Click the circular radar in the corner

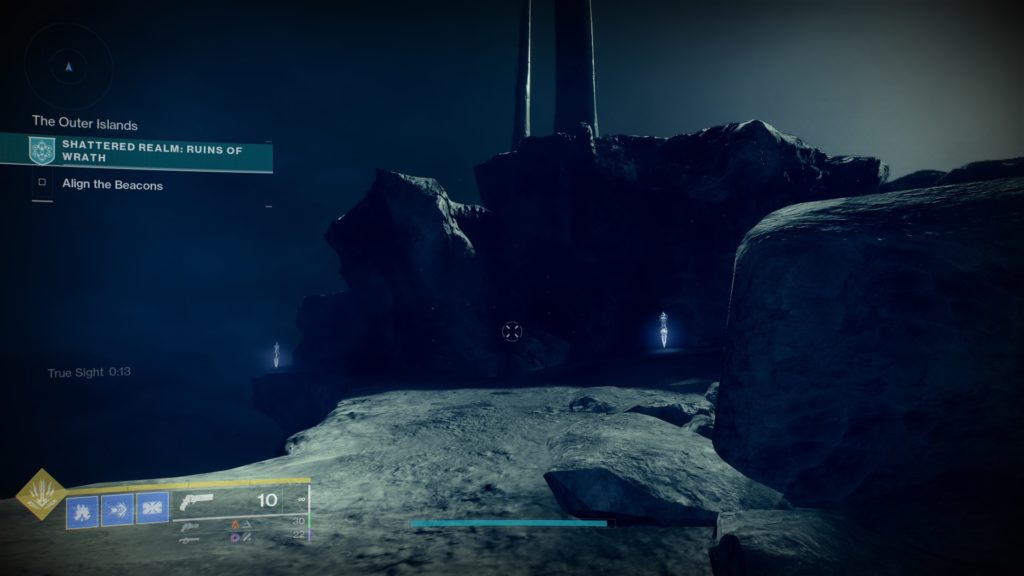click(68, 67)
